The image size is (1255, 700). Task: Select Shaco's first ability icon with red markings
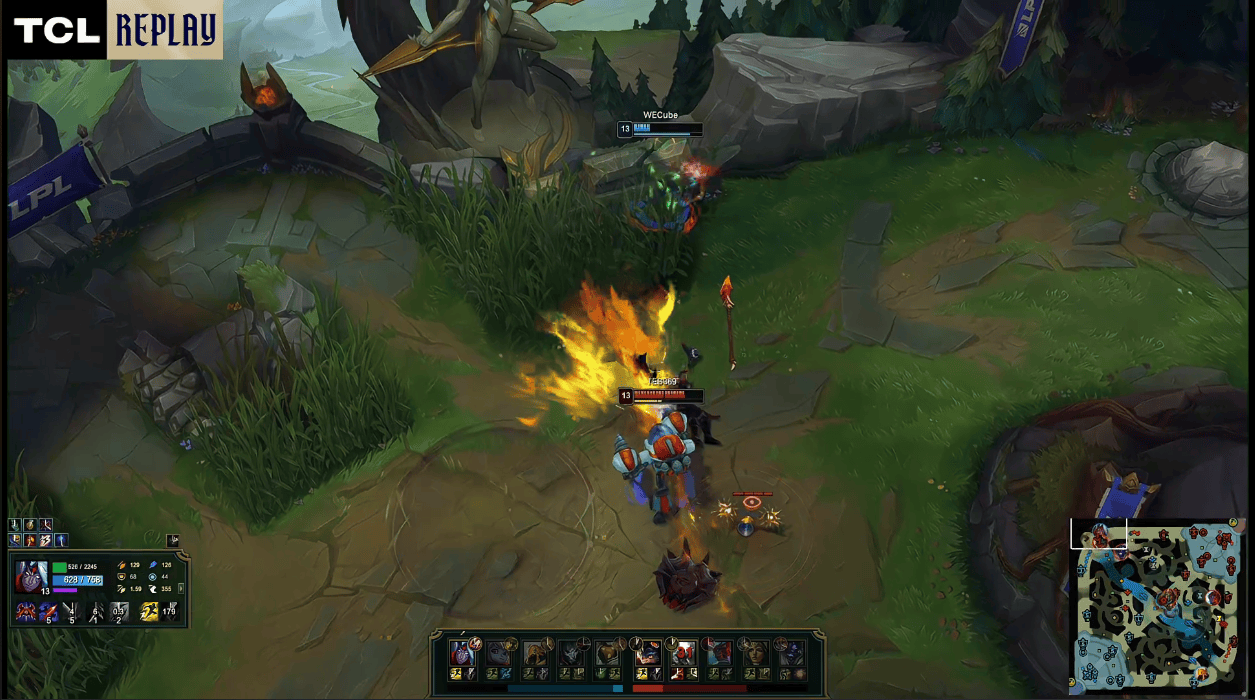tap(25, 611)
